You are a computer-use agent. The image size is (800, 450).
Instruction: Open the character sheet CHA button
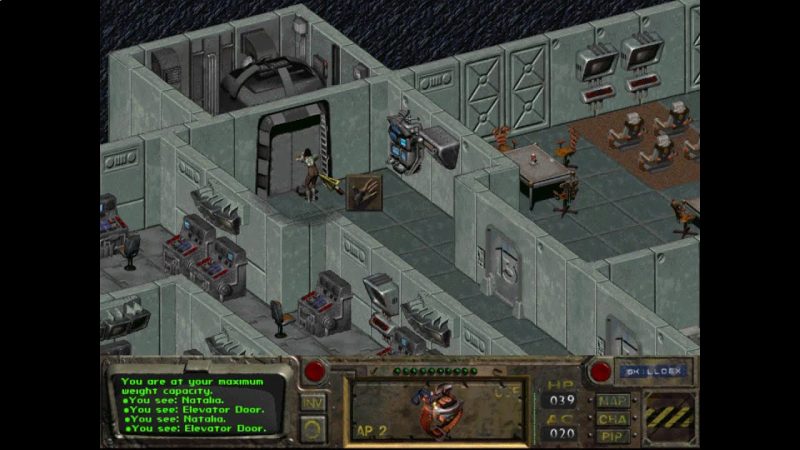coord(611,418)
